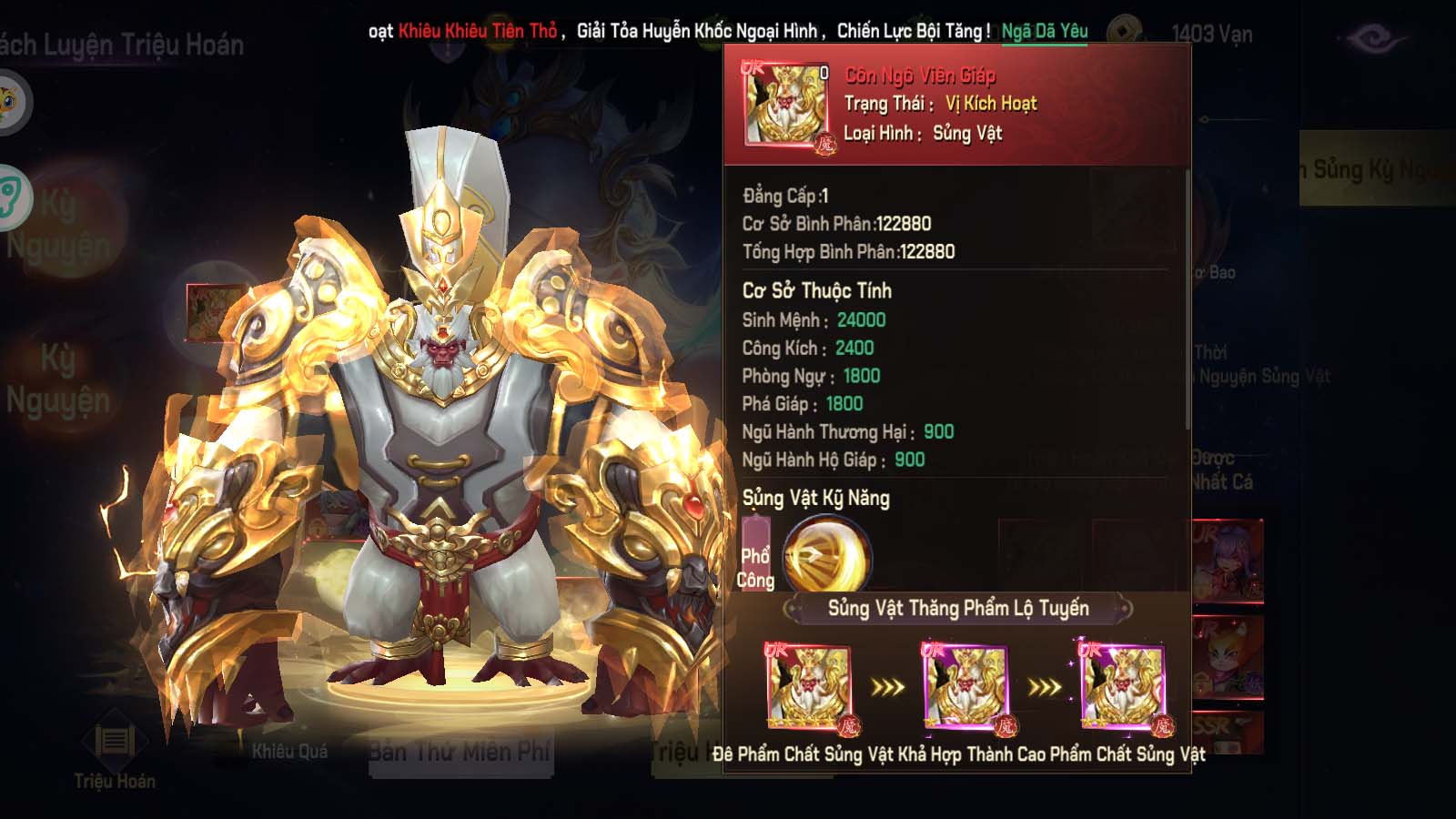
Task: Switch to Sủng Kỳ Nguyện tab
Action: pyautogui.click(x=1374, y=169)
